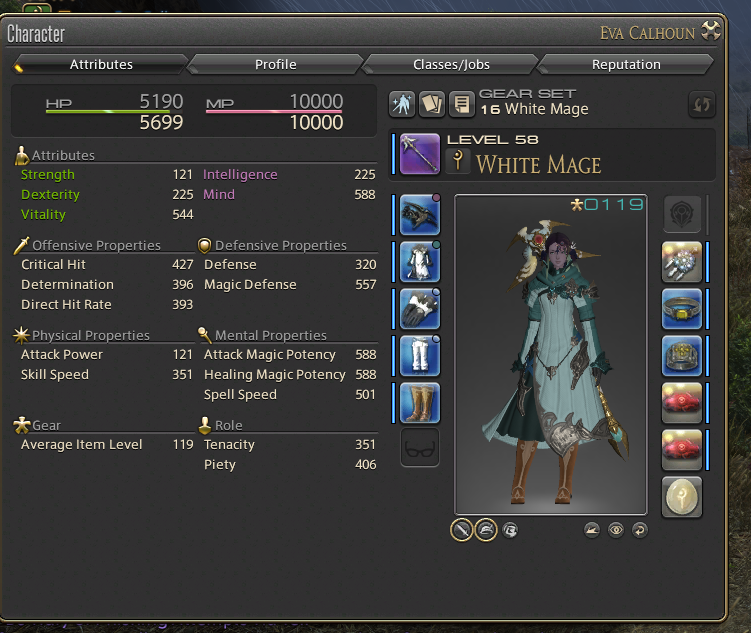Open the gear set list button

(x=461, y=103)
